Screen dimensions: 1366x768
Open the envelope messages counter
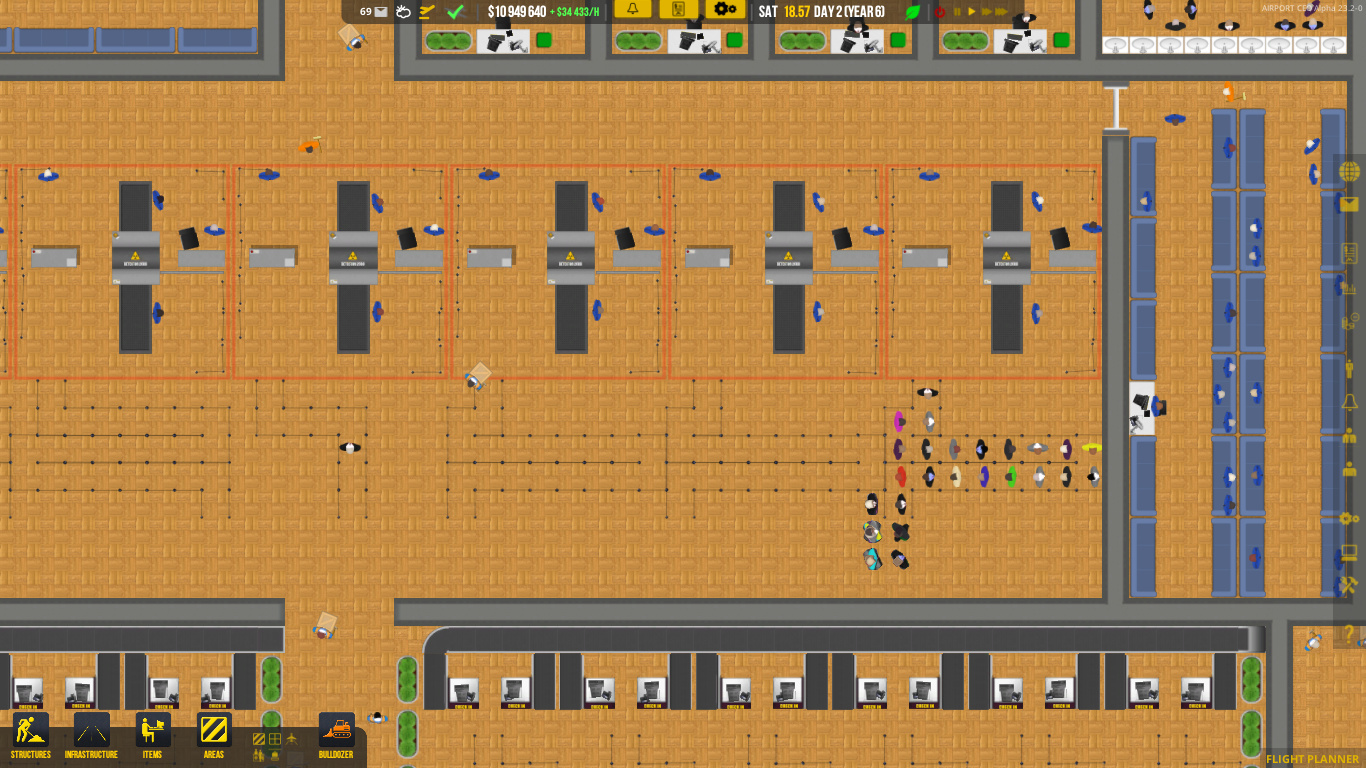click(x=374, y=12)
